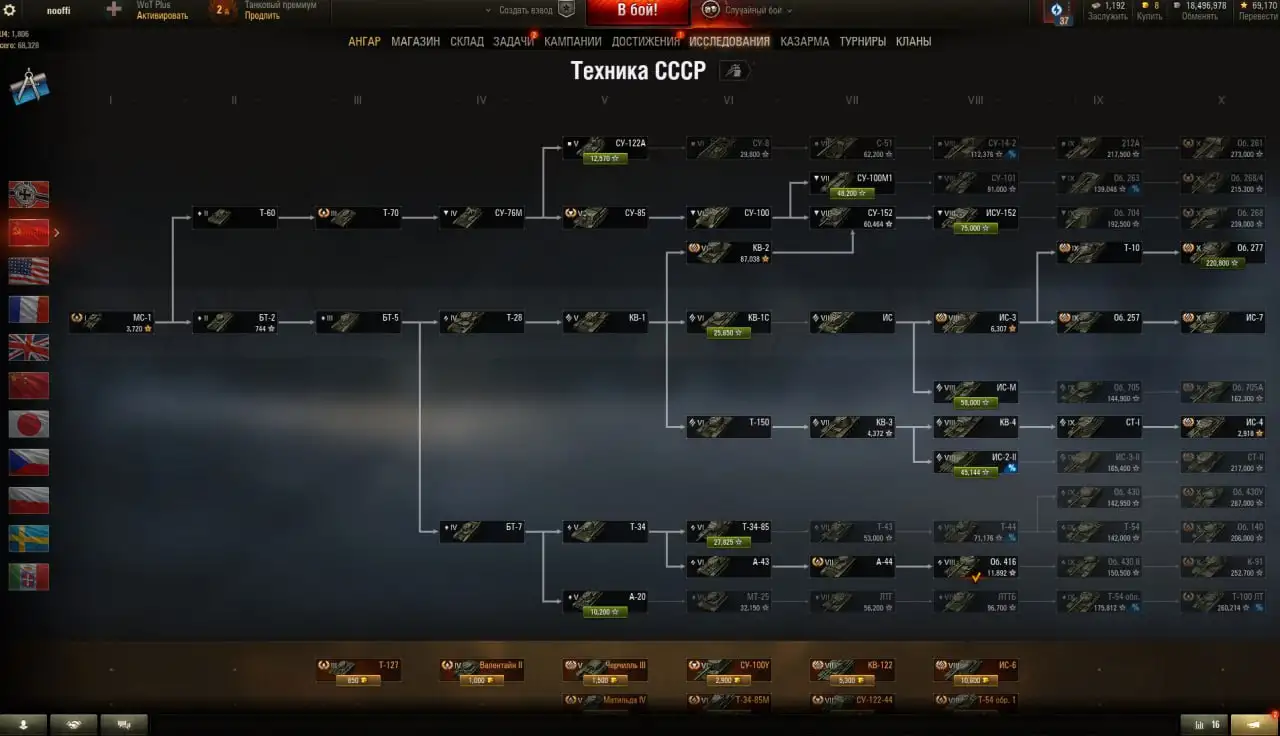Switch to the Japan tech tree flag
1280x736 pixels.
point(29,424)
